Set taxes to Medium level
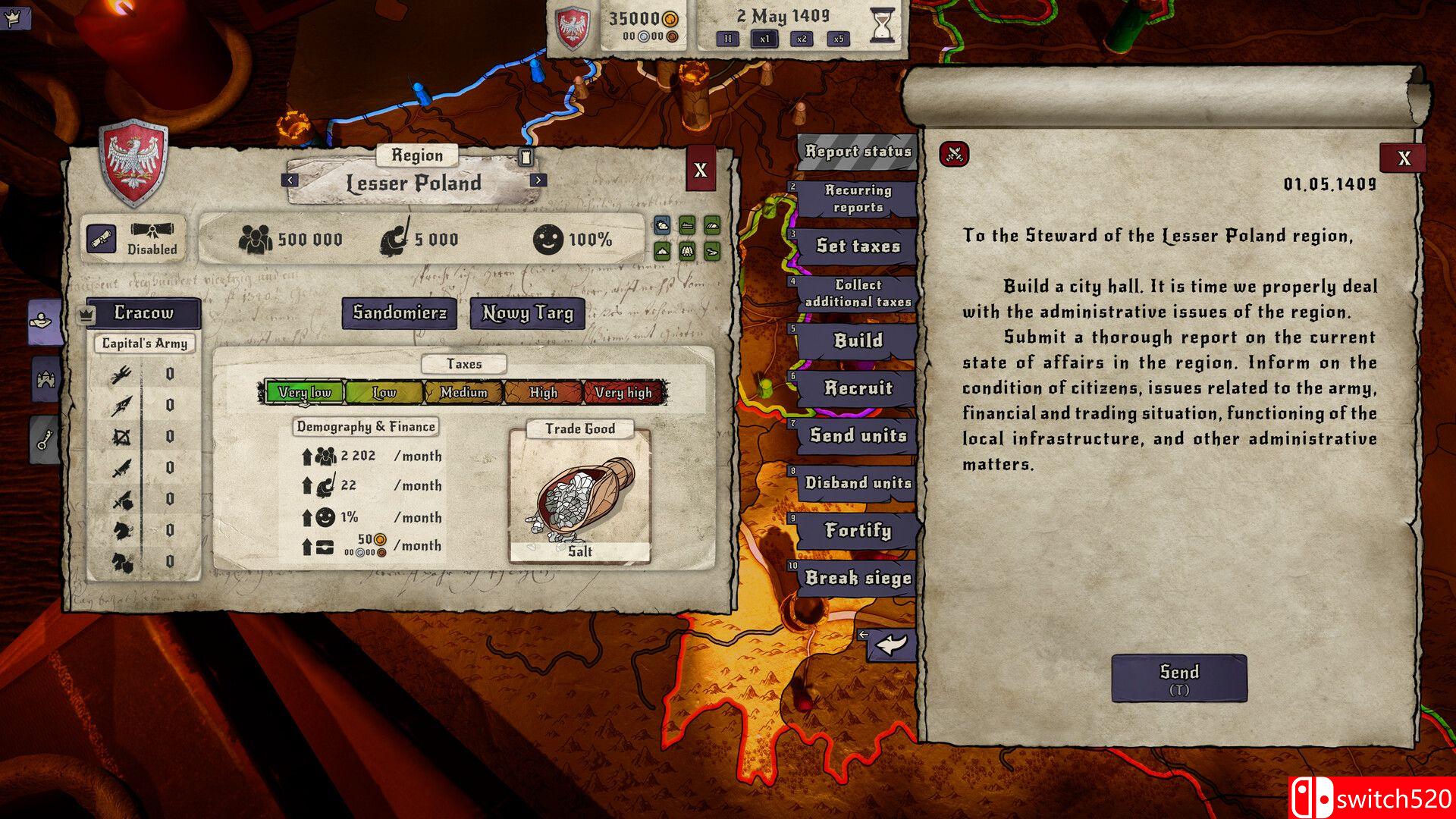Image resolution: width=1456 pixels, height=819 pixels. [x=463, y=392]
